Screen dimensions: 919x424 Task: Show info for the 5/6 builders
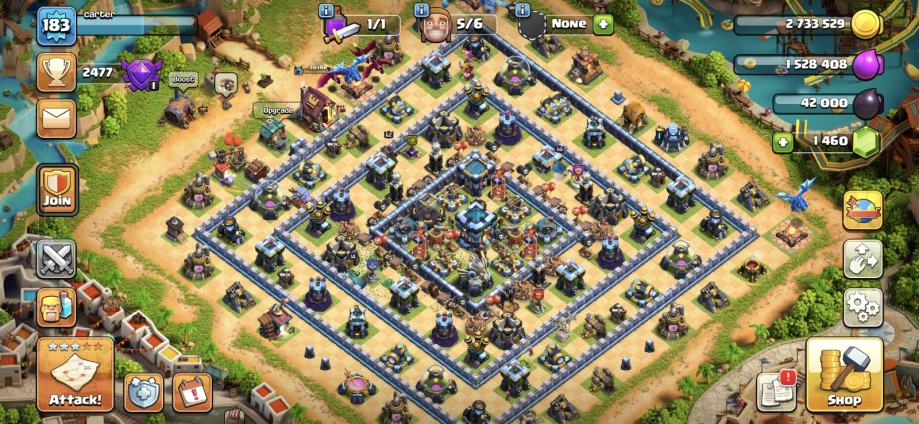424,11
